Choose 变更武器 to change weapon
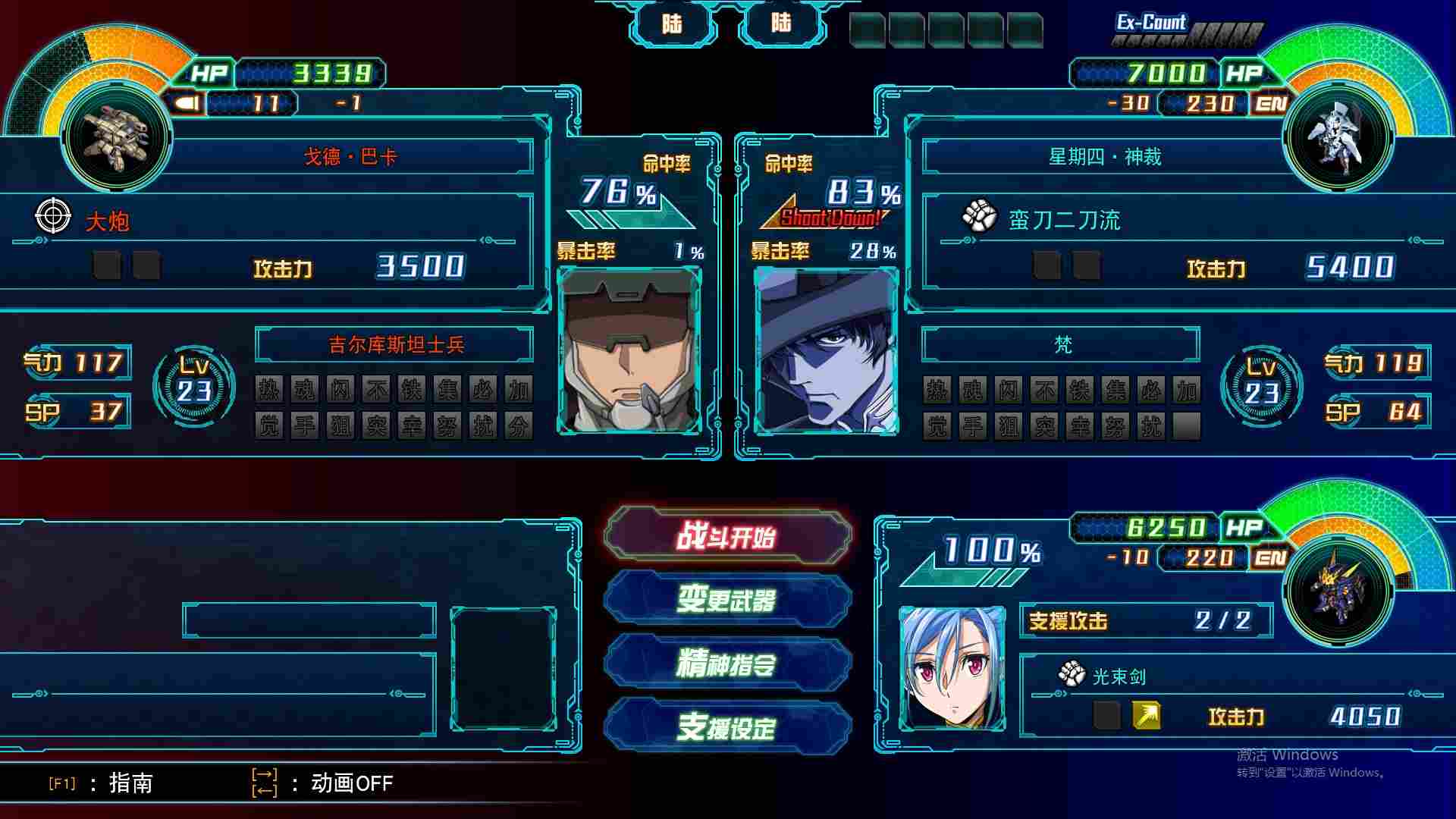The width and height of the screenshot is (1456, 819). coord(727,601)
